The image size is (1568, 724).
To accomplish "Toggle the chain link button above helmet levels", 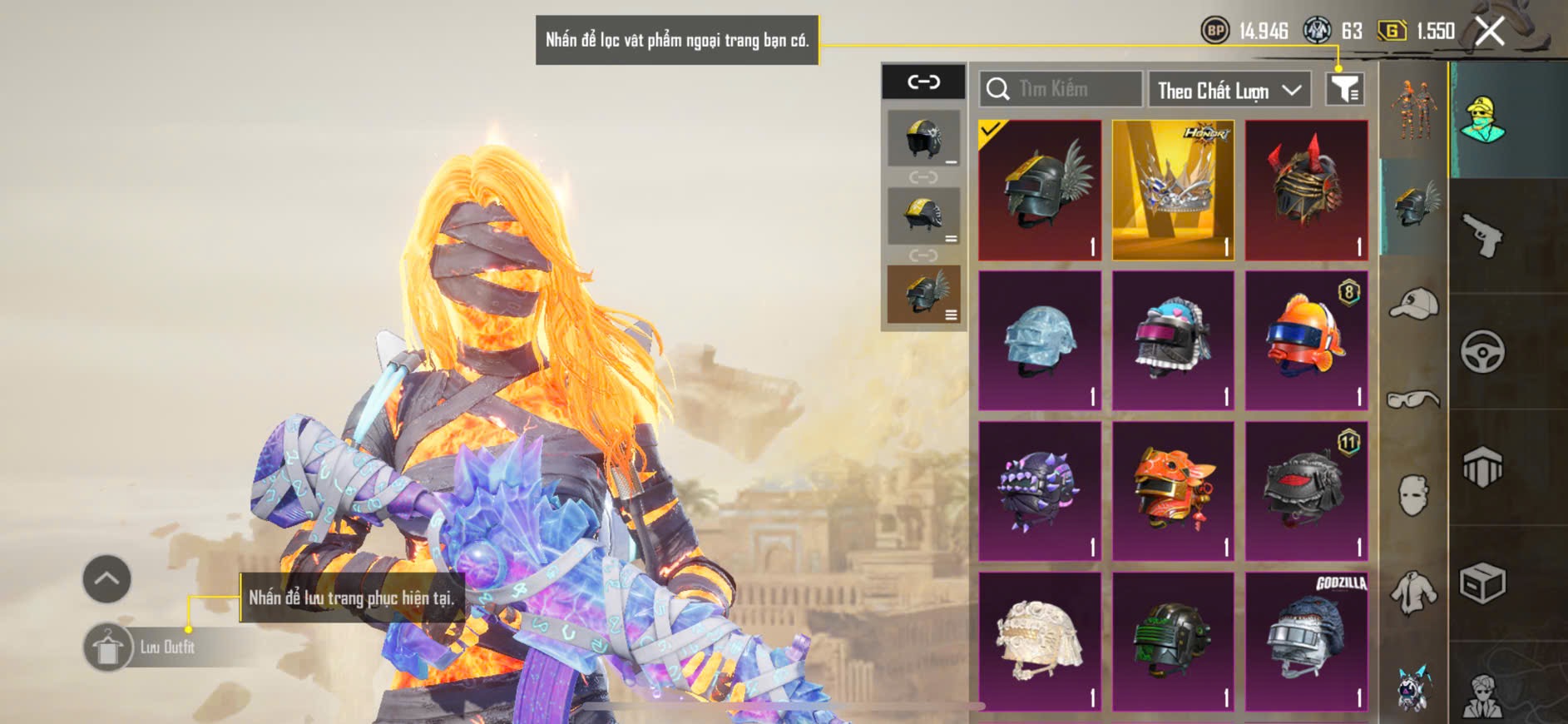I will point(923,82).
